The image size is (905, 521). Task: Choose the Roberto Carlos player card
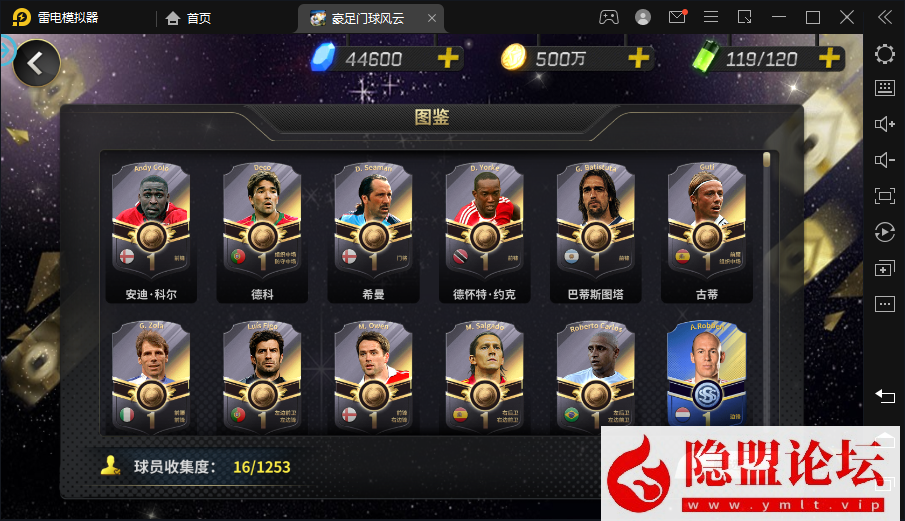tap(596, 375)
